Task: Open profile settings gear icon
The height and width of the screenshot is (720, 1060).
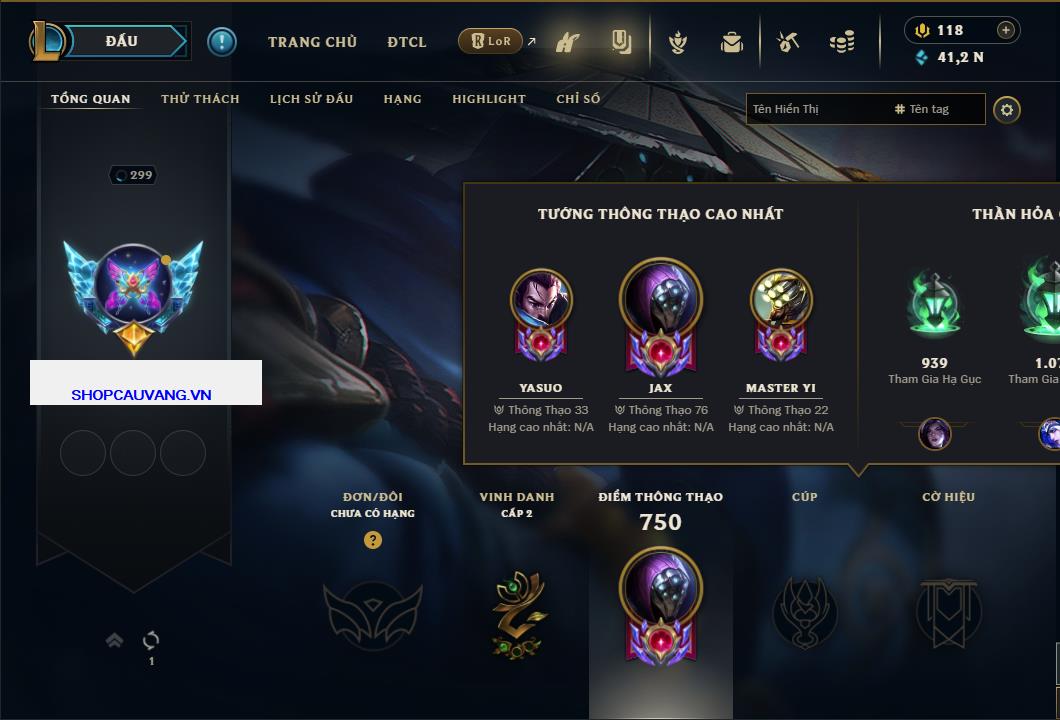Action: pos(1007,109)
